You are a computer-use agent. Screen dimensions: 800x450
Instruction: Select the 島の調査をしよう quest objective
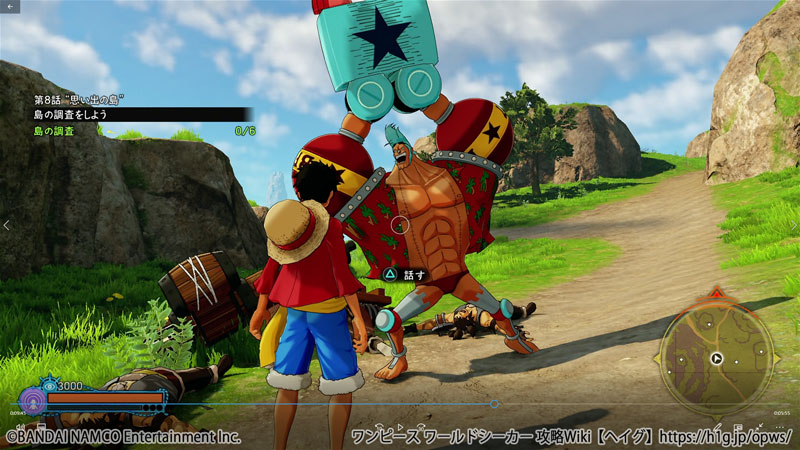(x=72, y=115)
